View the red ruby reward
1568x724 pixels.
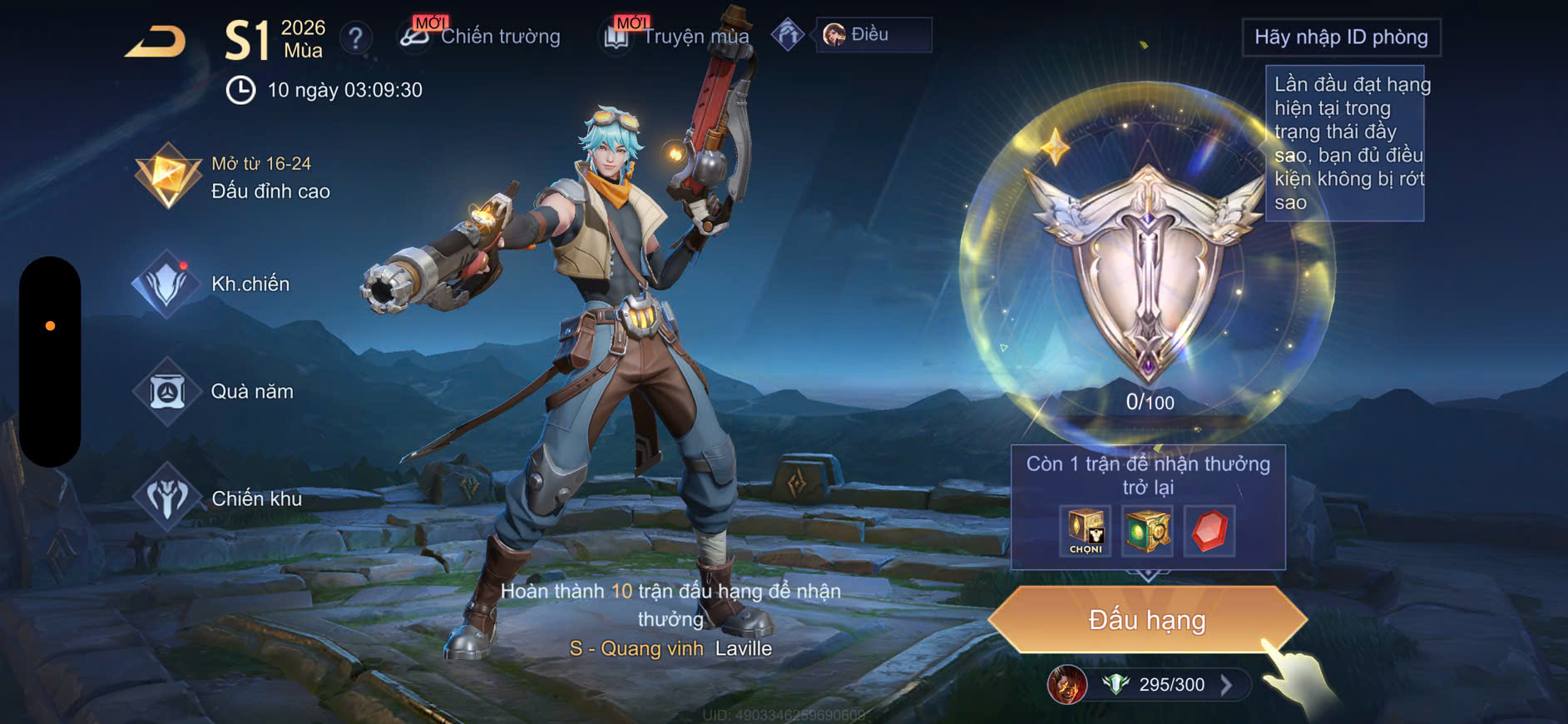point(1209,531)
